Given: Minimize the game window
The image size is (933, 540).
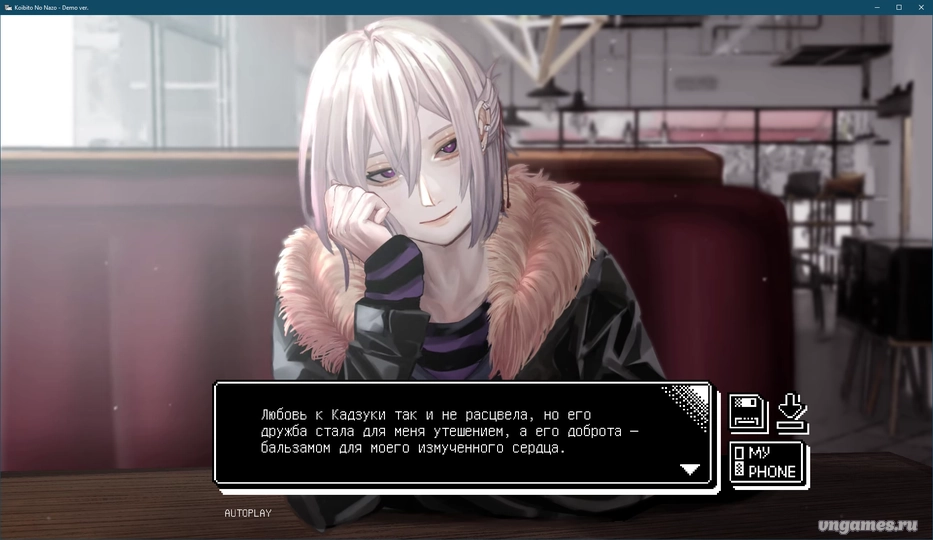Looking at the screenshot, I should tap(874, 7).
